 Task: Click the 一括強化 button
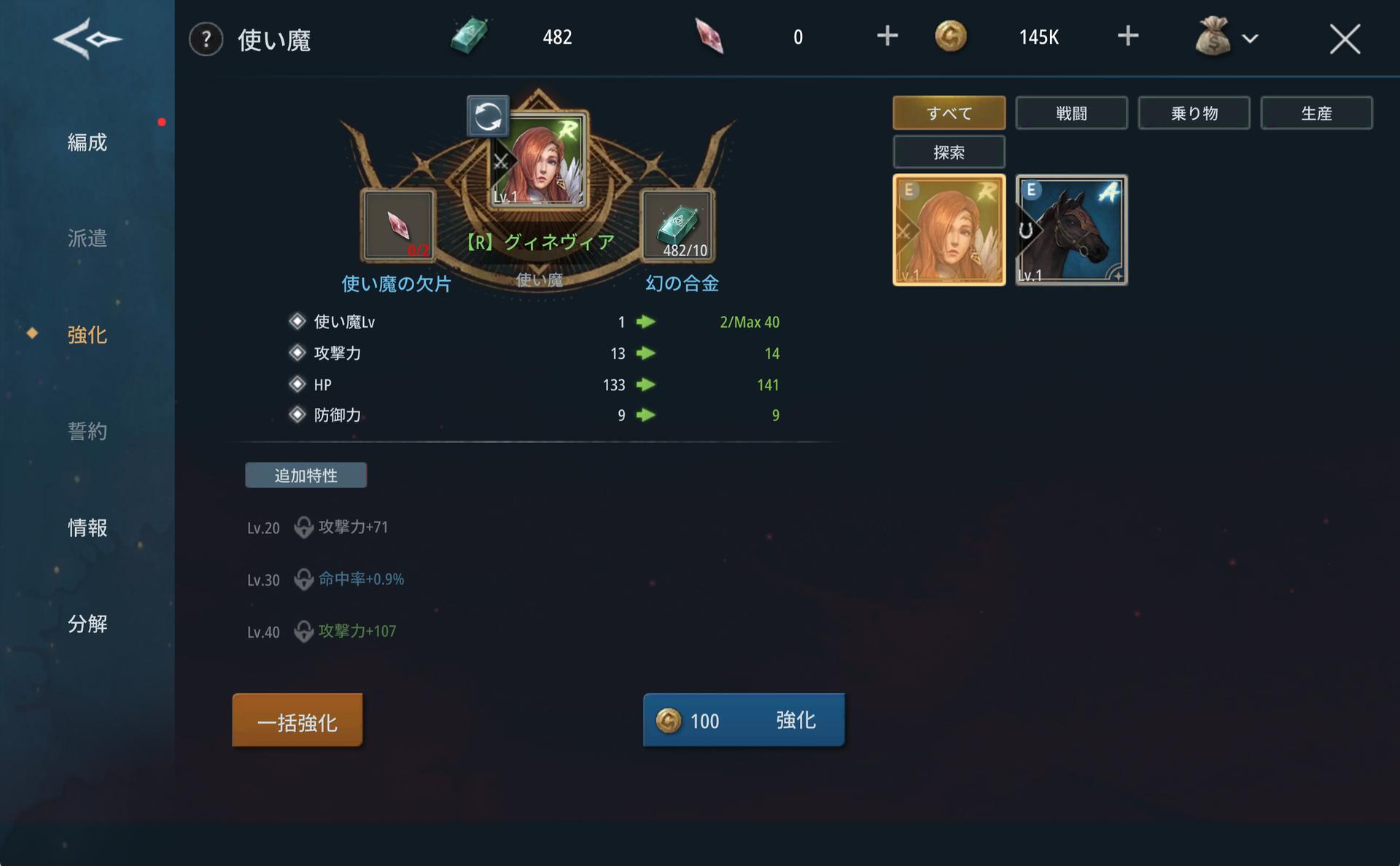(297, 721)
